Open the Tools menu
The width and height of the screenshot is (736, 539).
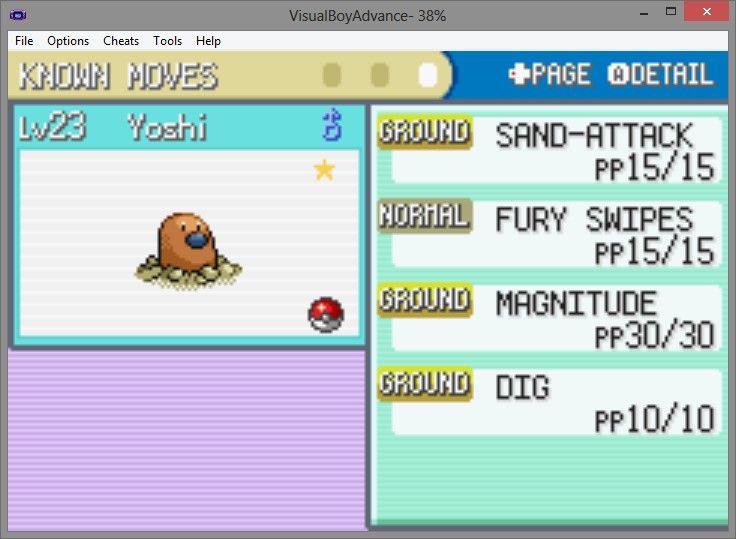pyautogui.click(x=168, y=41)
